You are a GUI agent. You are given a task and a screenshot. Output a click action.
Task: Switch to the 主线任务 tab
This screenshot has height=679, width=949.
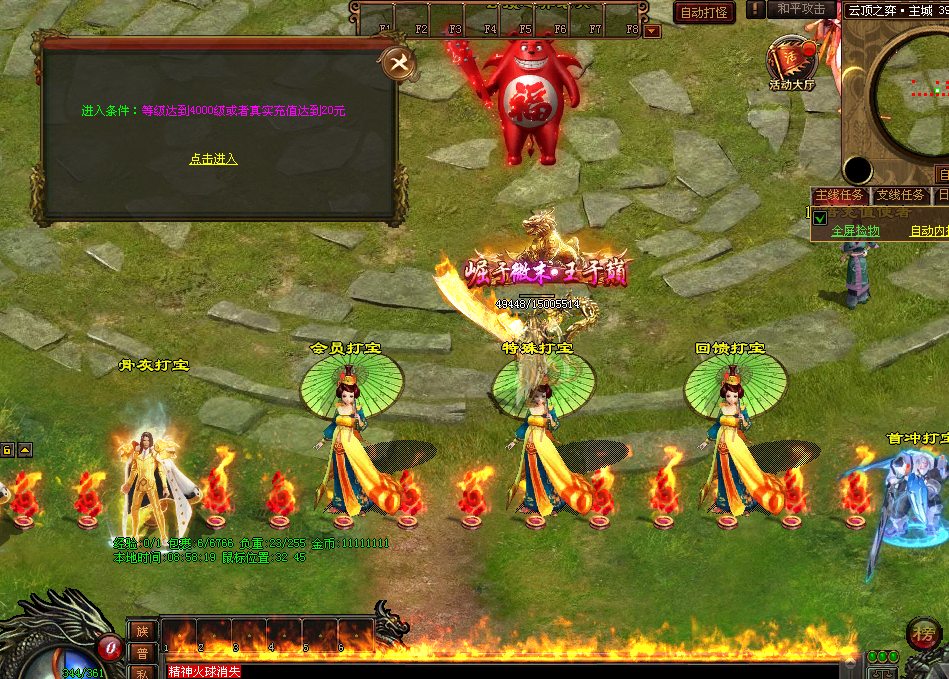(x=839, y=196)
